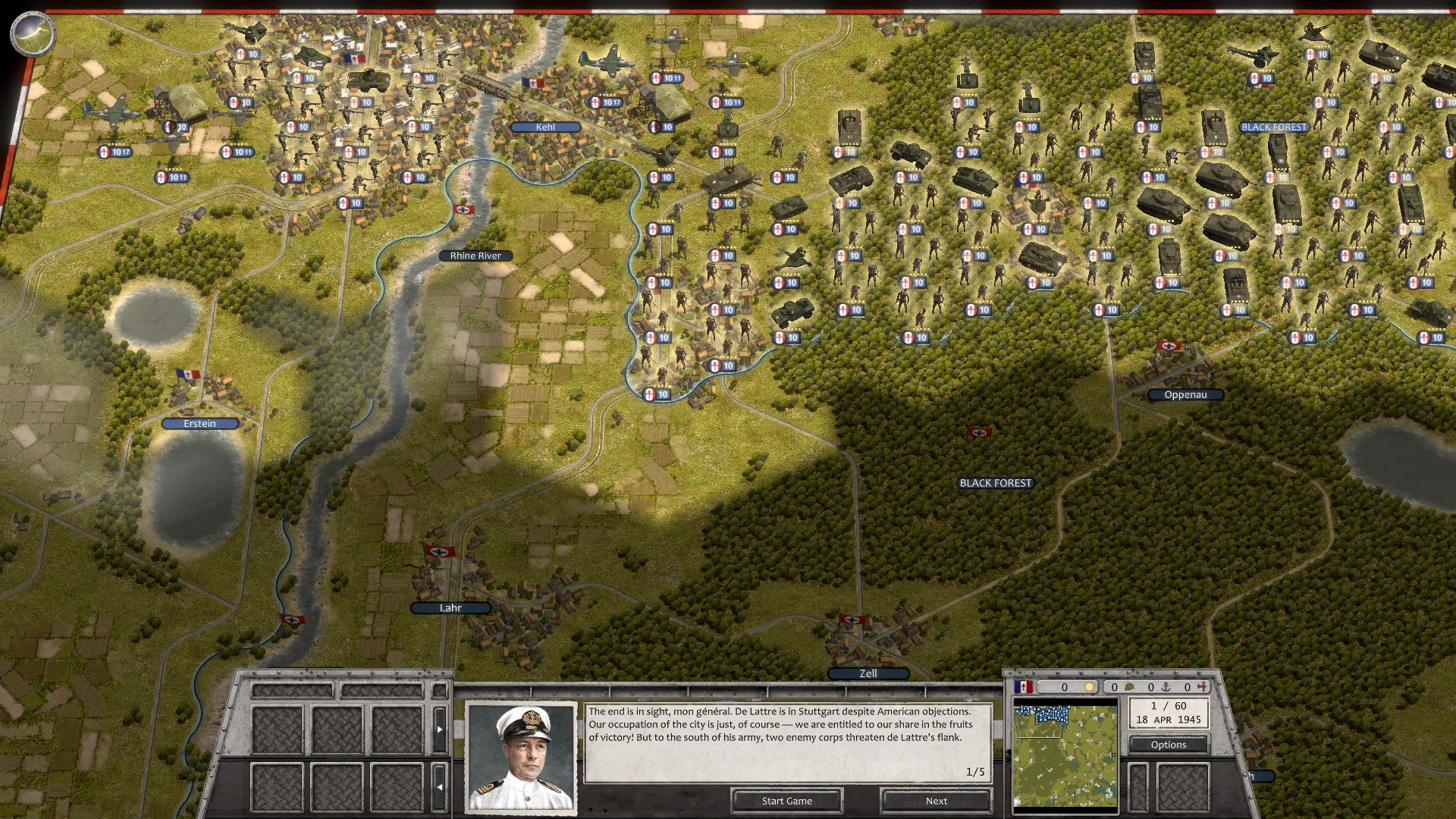Advance the briefing with the Next button

[935, 801]
